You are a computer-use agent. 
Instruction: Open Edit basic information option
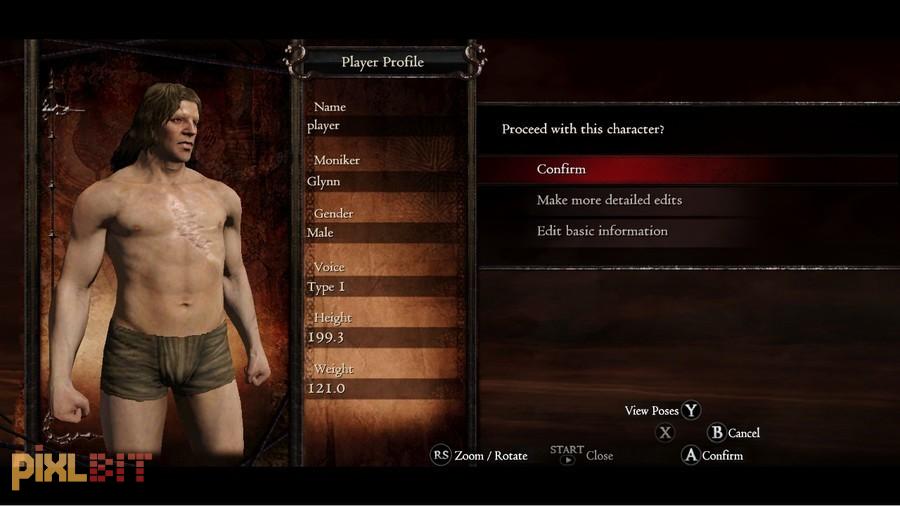point(602,231)
